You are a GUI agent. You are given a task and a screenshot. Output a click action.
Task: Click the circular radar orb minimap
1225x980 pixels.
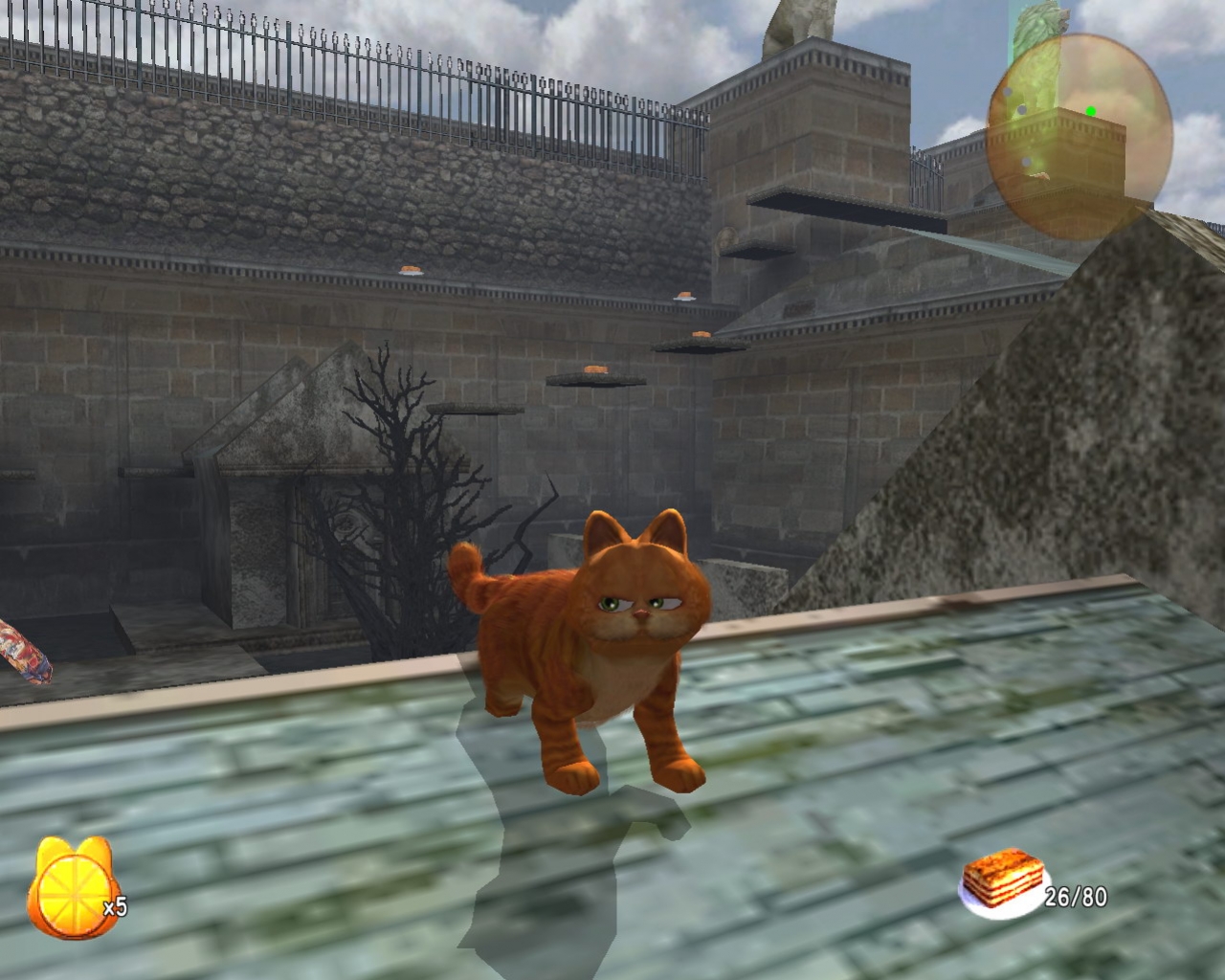(1080, 124)
